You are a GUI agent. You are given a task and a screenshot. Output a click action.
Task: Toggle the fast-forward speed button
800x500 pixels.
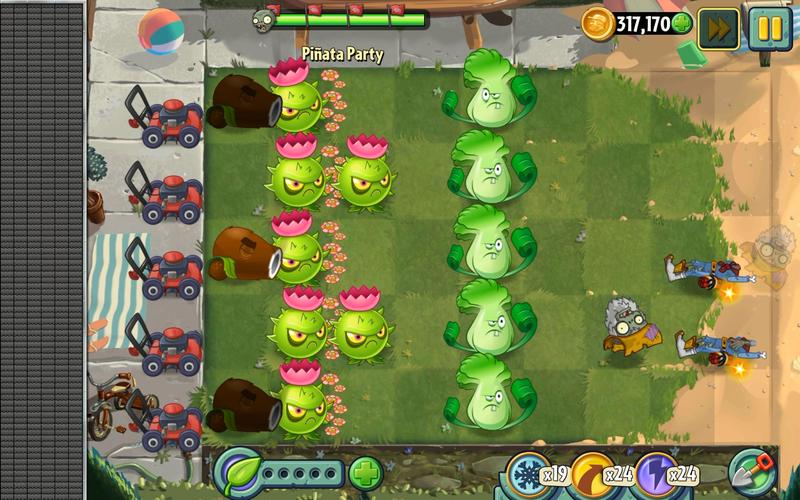click(718, 26)
